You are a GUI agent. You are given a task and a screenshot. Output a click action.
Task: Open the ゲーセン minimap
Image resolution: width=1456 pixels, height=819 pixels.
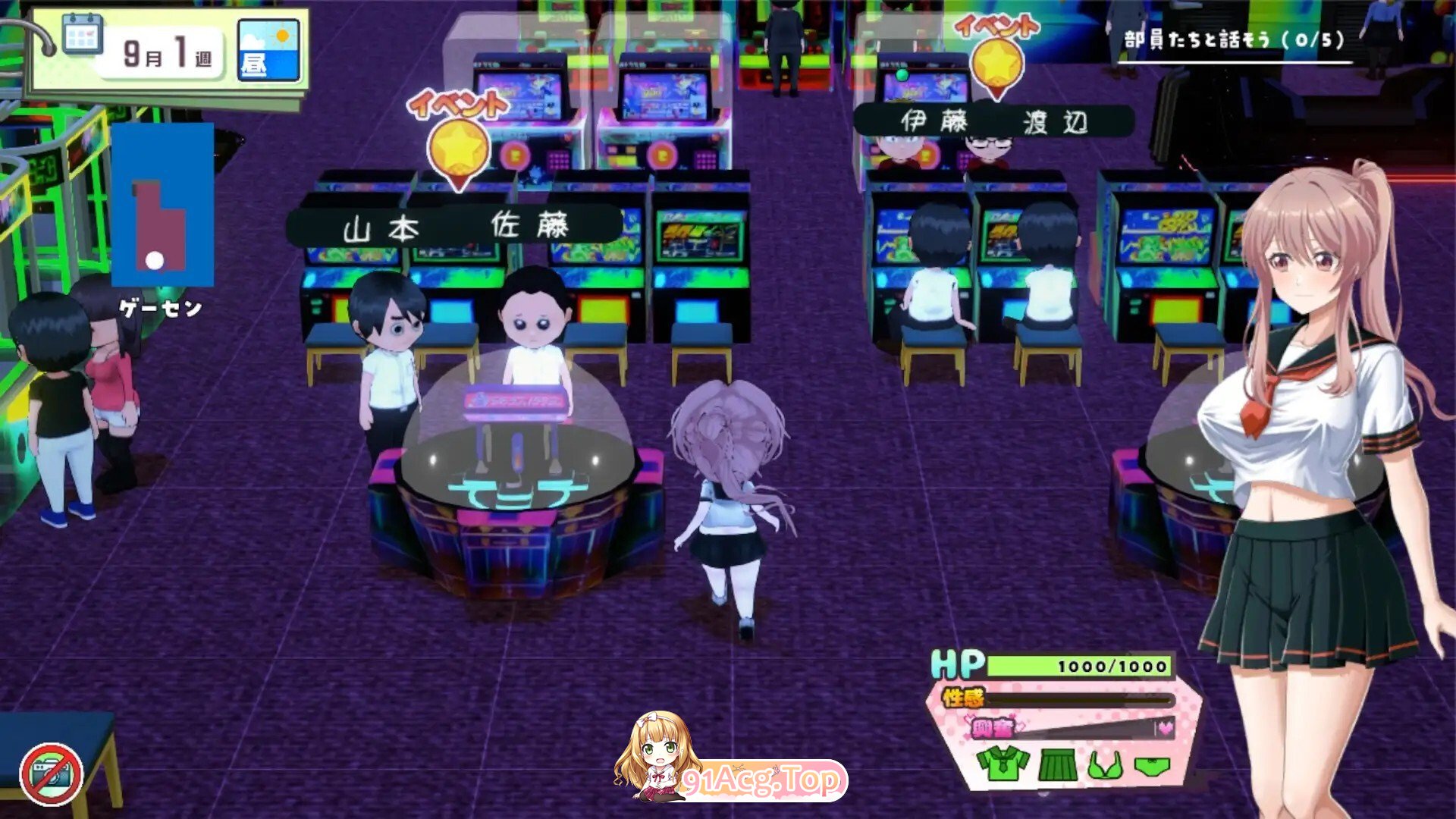tap(162, 206)
